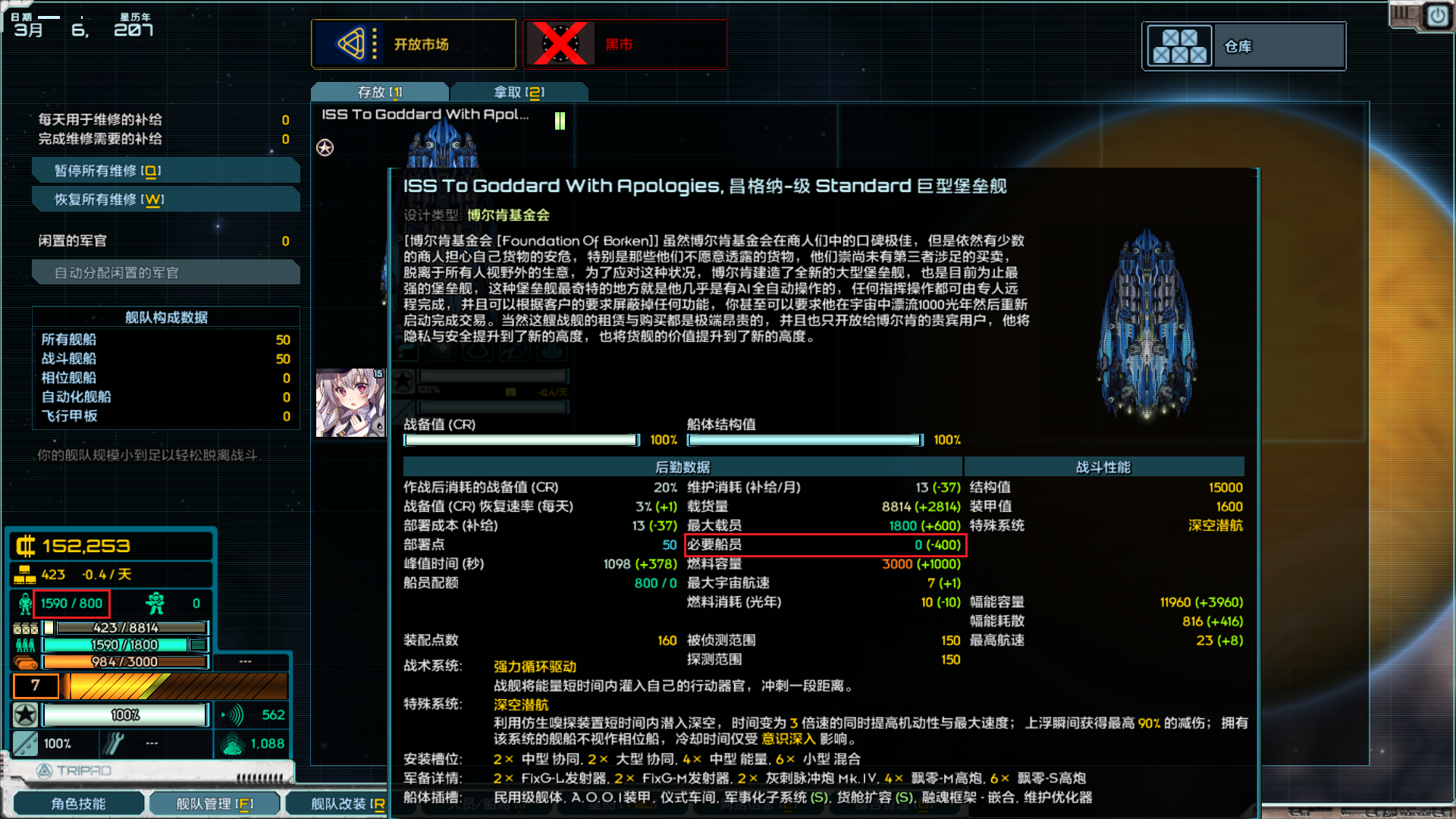Switch to the 拿取 [2] tab

pyautogui.click(x=519, y=91)
